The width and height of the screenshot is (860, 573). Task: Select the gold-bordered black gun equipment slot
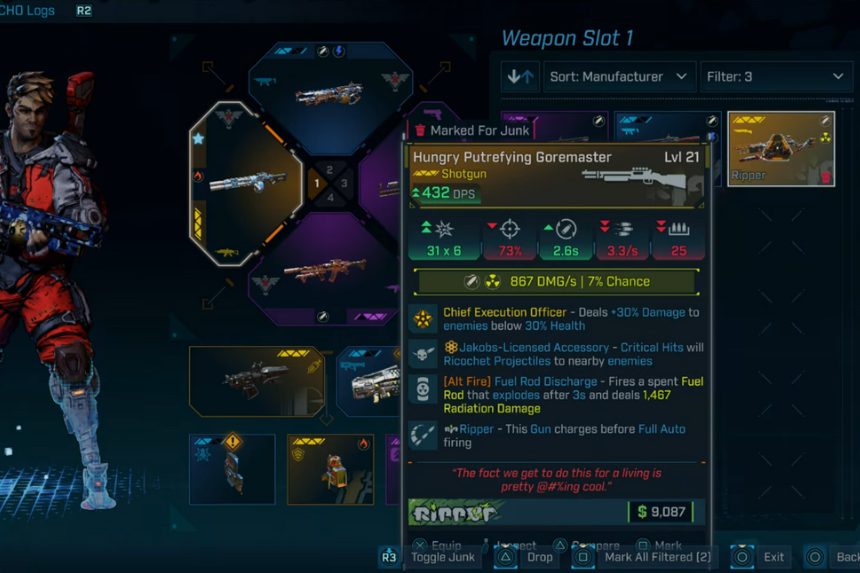256,380
